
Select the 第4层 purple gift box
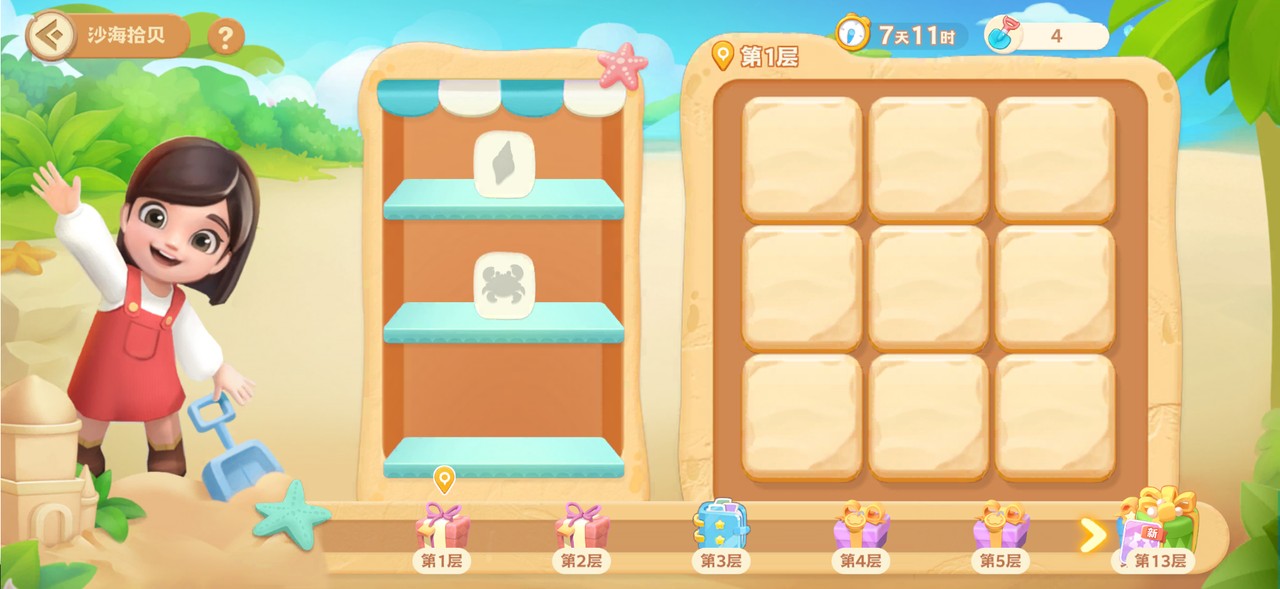[x=861, y=526]
